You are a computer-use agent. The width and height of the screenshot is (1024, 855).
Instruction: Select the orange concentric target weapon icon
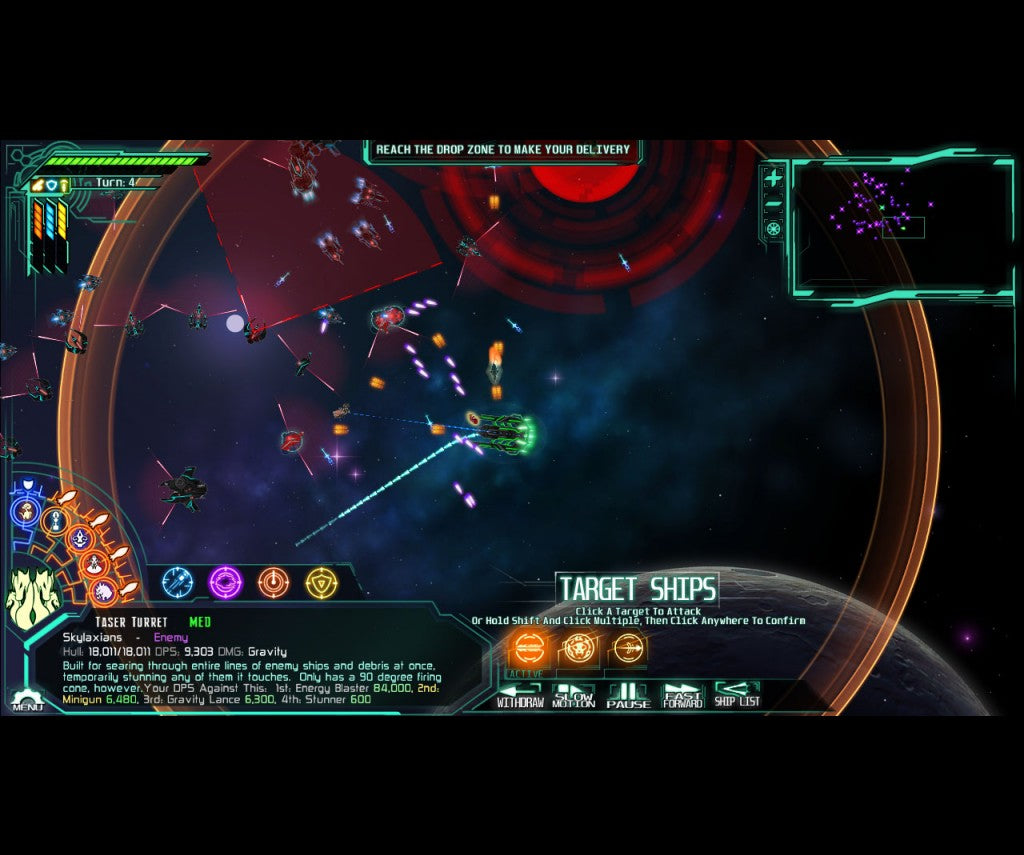coord(273,581)
